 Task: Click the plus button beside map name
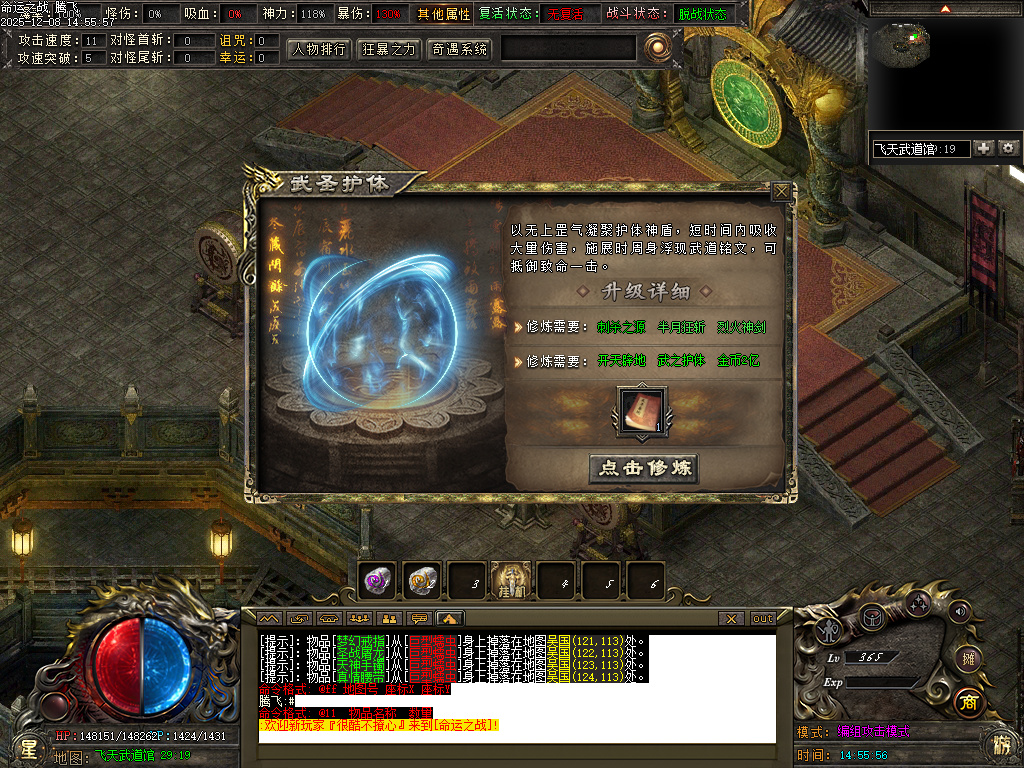coord(984,148)
